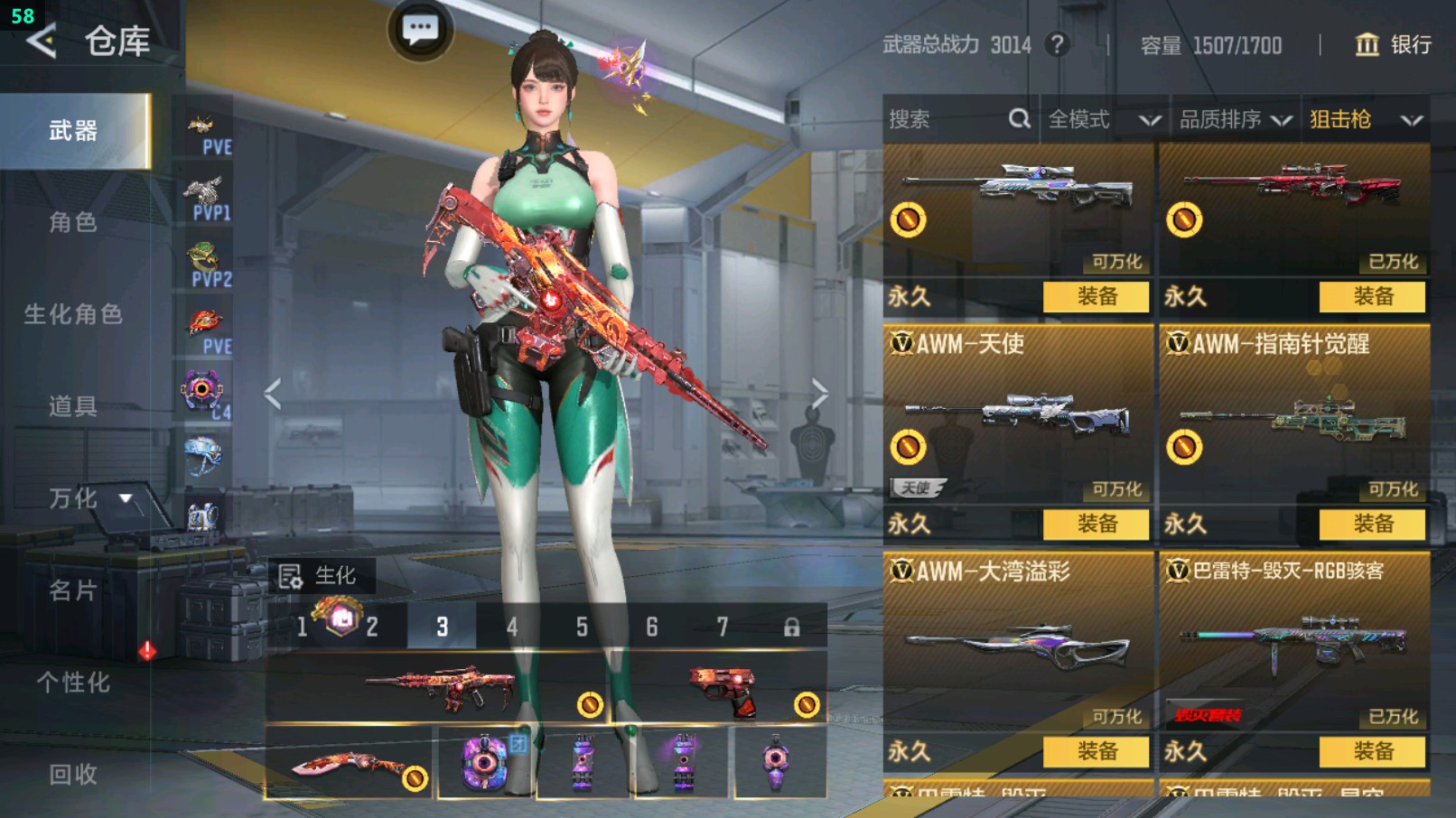Open the 品质排序 sort dropdown
The height and width of the screenshot is (818, 1456).
point(1235,119)
